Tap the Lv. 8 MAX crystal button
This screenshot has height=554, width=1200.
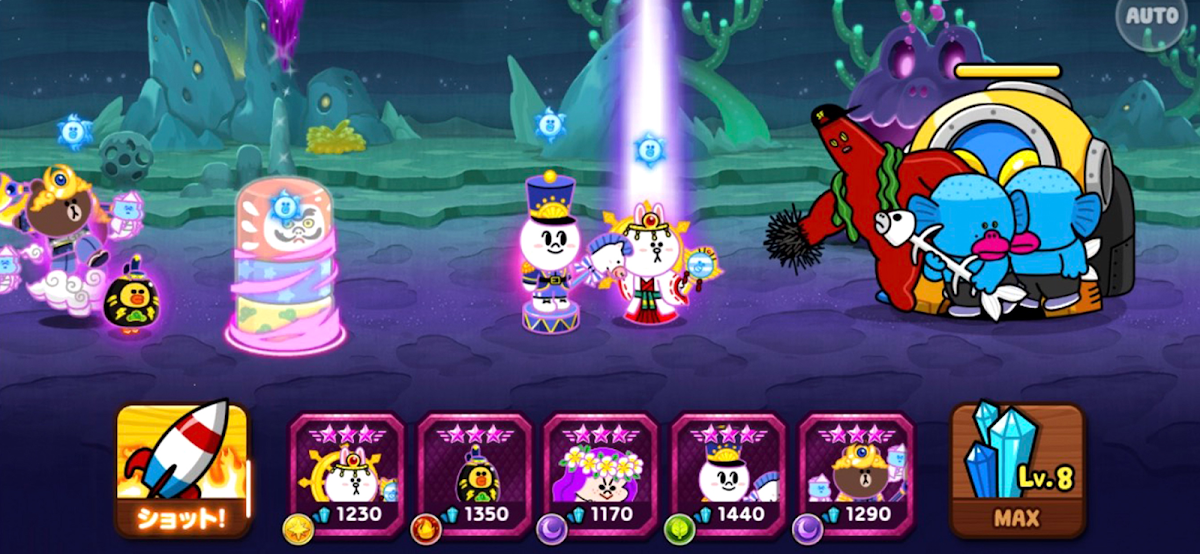[x=1017, y=468]
